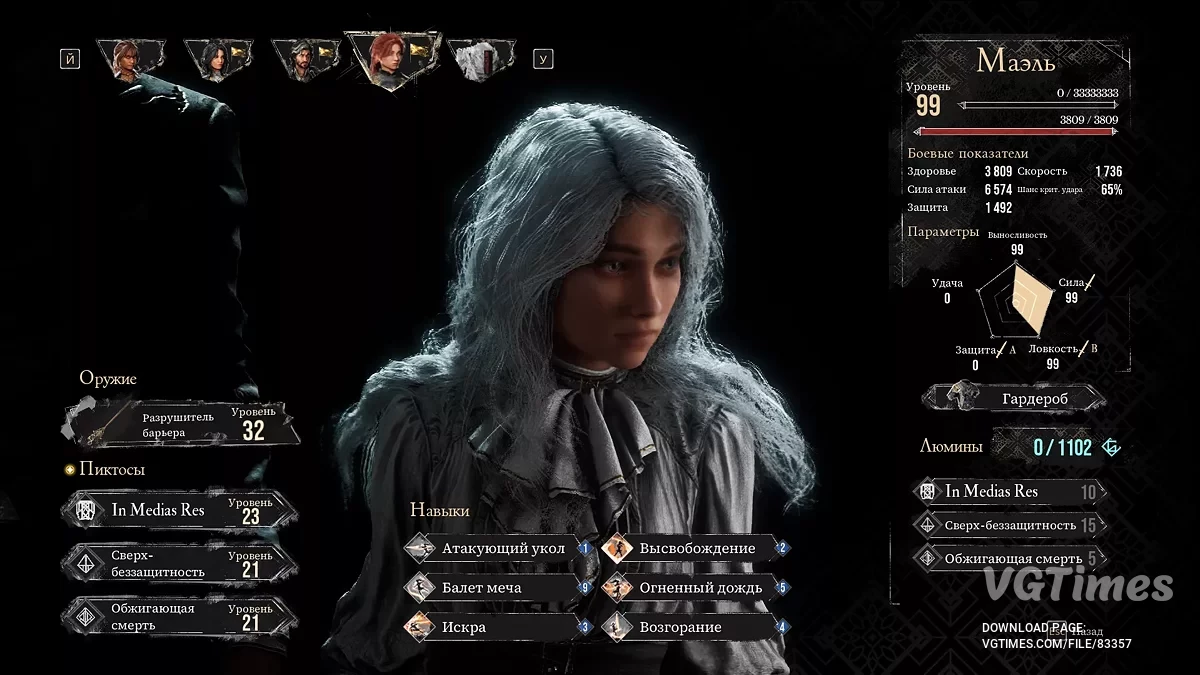Select the In Medias Res picto slot
1200x675 pixels.
click(x=182, y=510)
